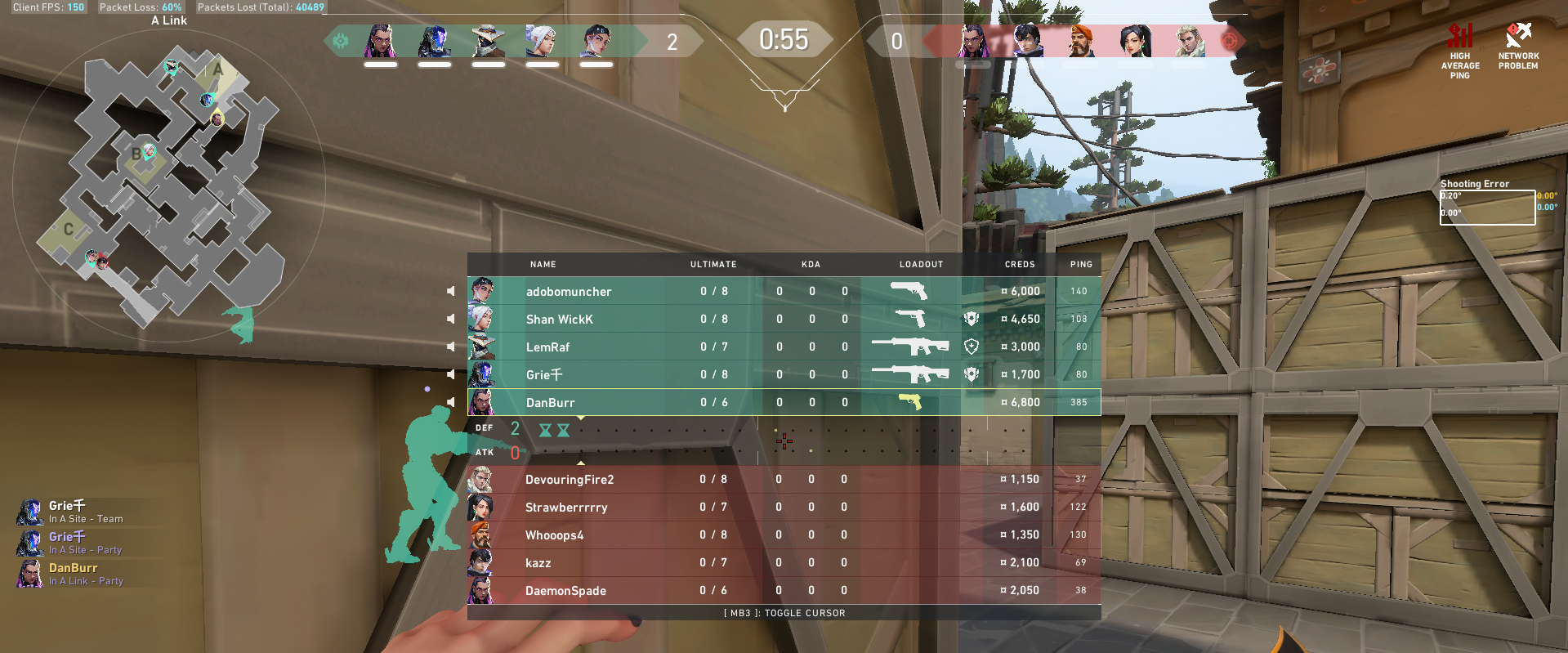This screenshot has height=653, width=1568.
Task: Click adobomuncher's ultimate progress indicator showing 0/8
Action: pos(713,291)
